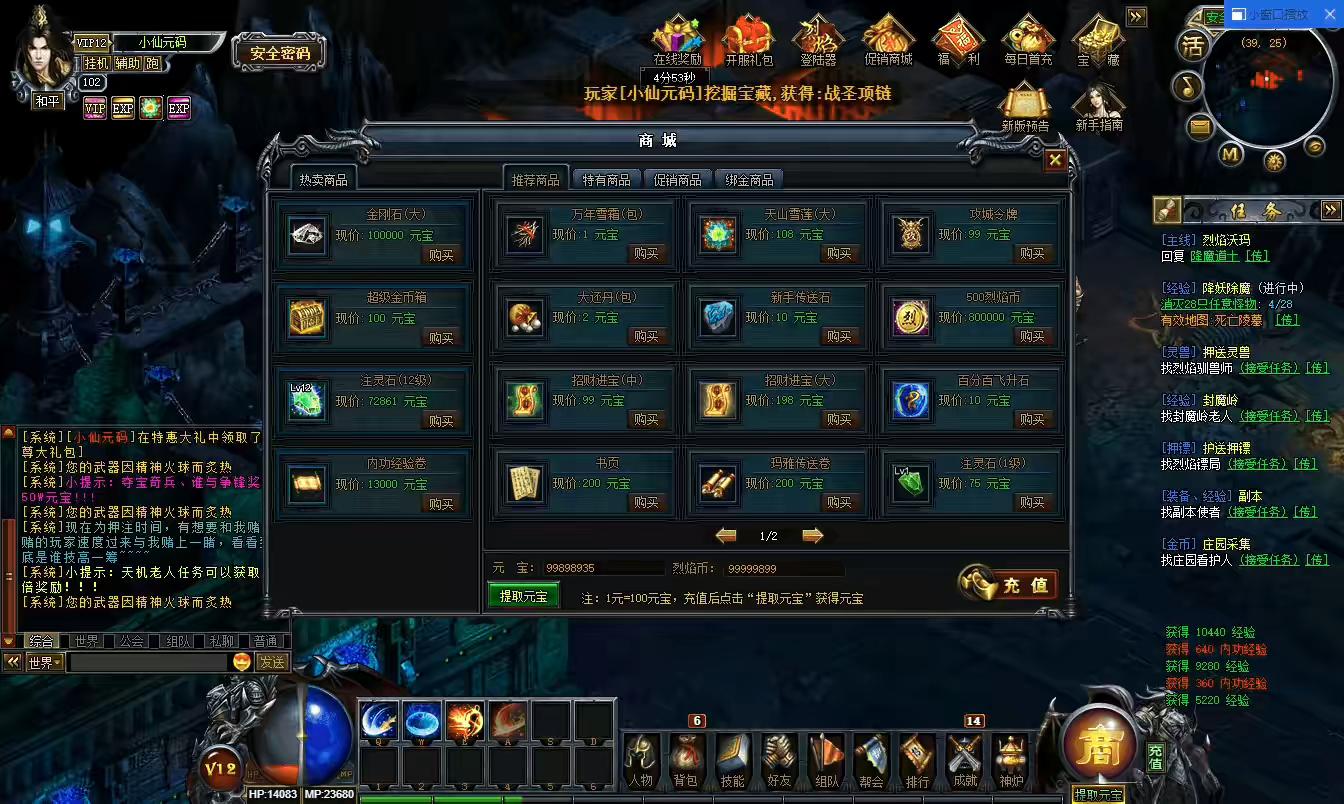This screenshot has width=1344, height=804.
Task: Open the 背包 backpack panel icon
Action: [685, 760]
